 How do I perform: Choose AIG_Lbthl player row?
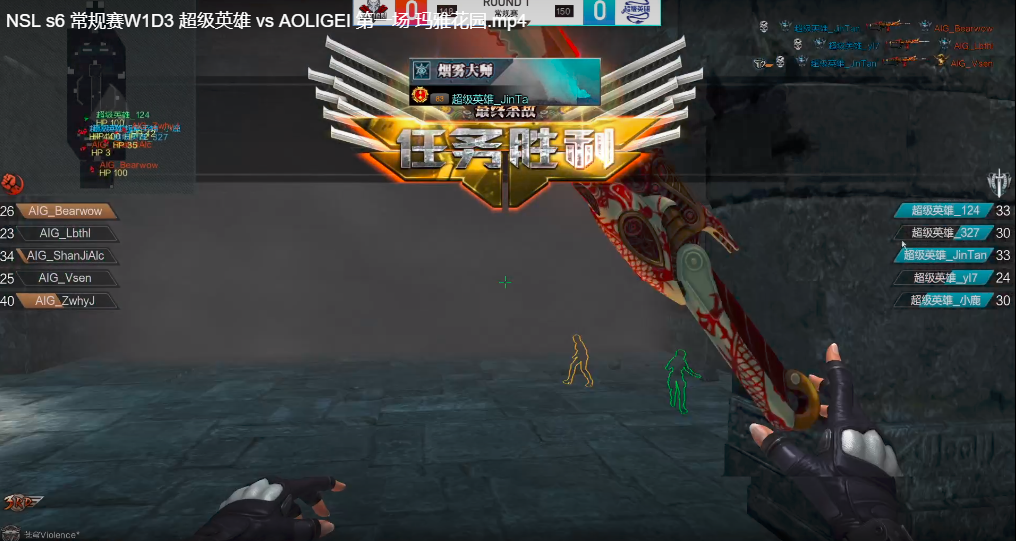point(65,233)
